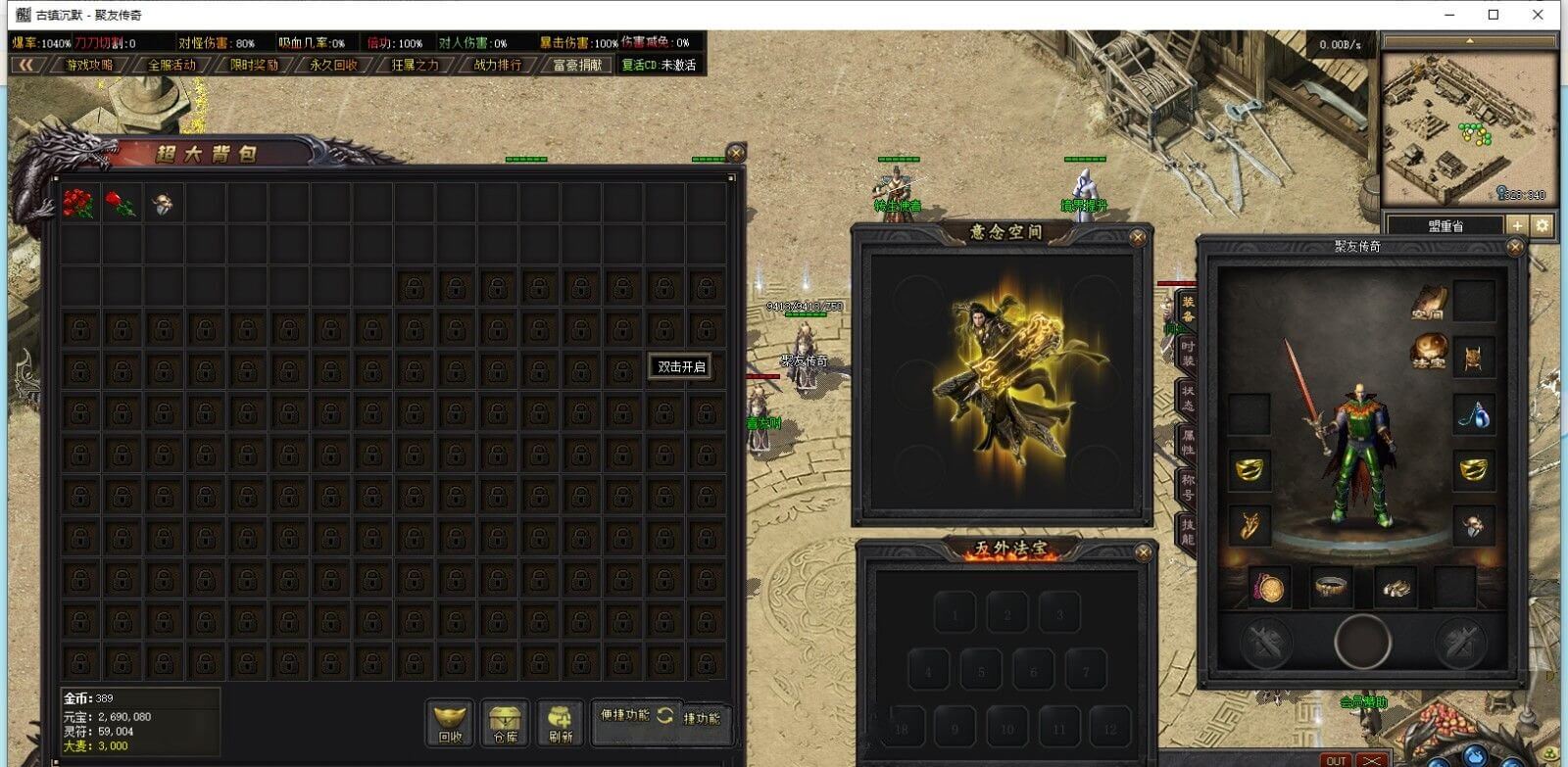1568x767 pixels.
Task: Close the 天外法宝 window
Action: [x=1143, y=553]
